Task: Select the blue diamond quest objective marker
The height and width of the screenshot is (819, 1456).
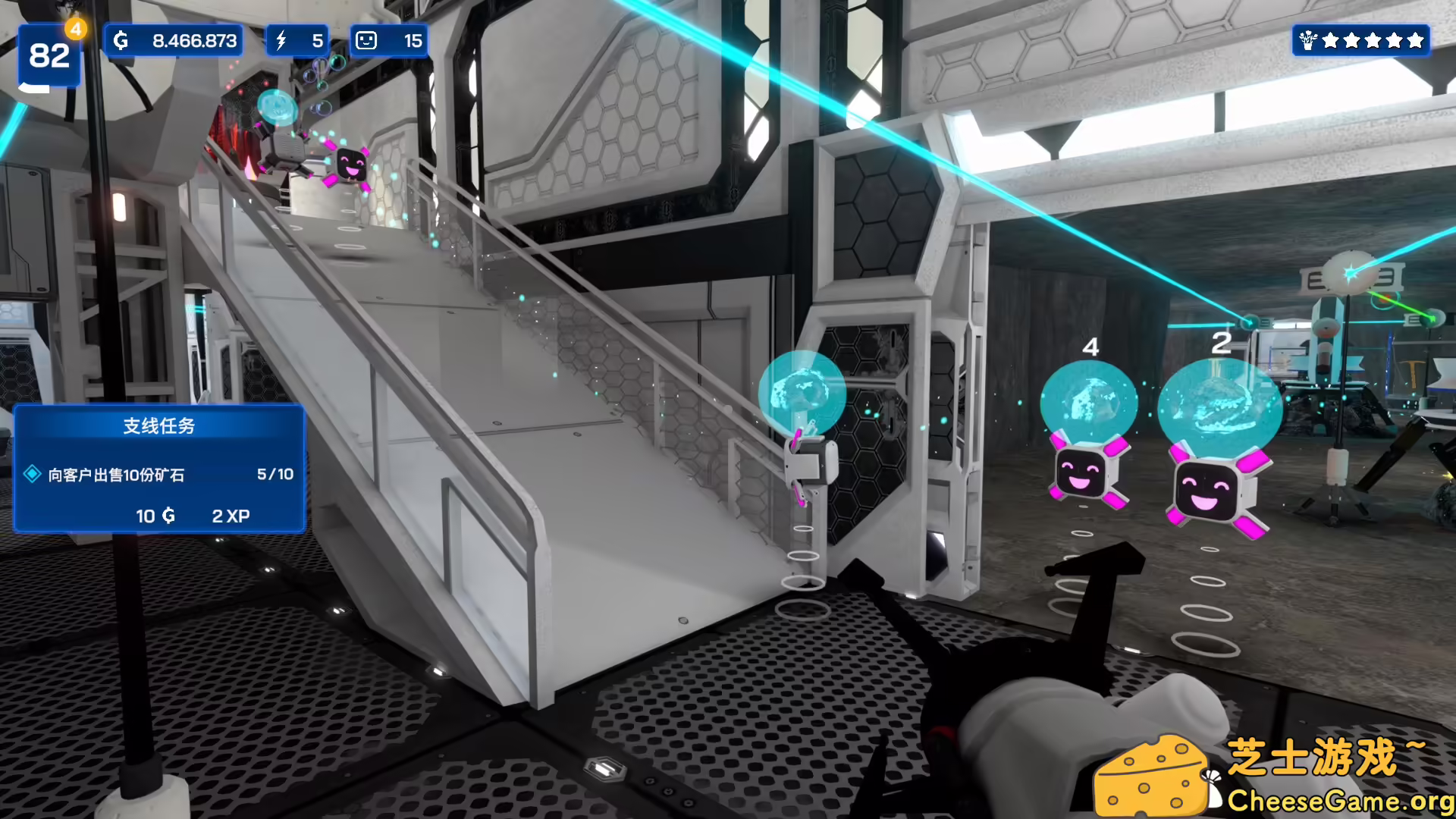Action: pyautogui.click(x=32, y=474)
